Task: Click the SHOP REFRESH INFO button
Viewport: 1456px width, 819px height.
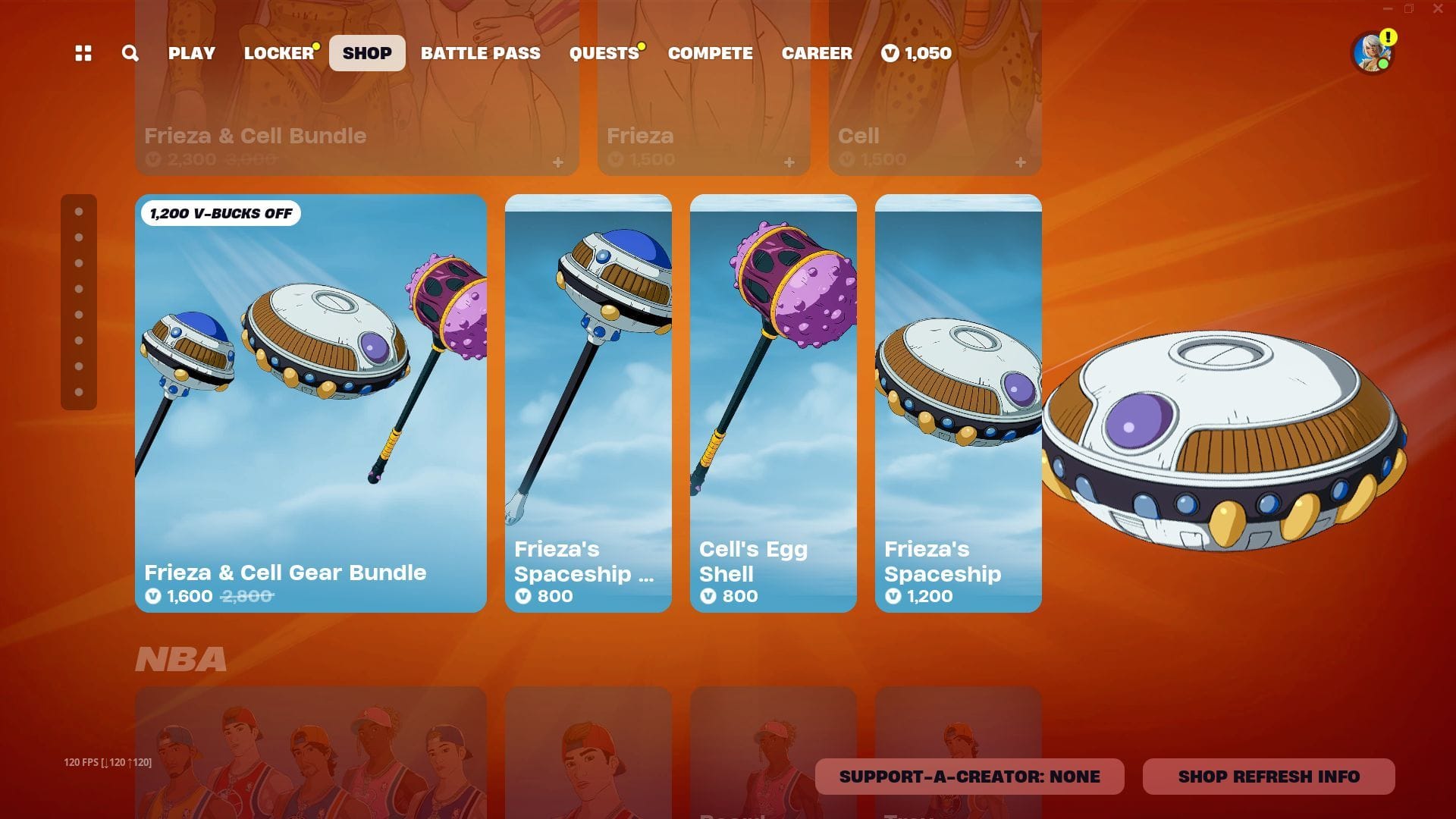Action: pos(1269,776)
